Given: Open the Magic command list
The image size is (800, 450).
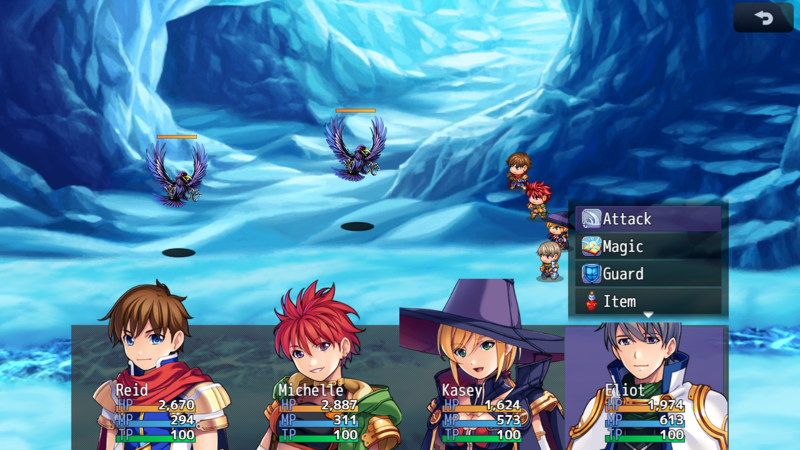Looking at the screenshot, I should pyautogui.click(x=648, y=246).
